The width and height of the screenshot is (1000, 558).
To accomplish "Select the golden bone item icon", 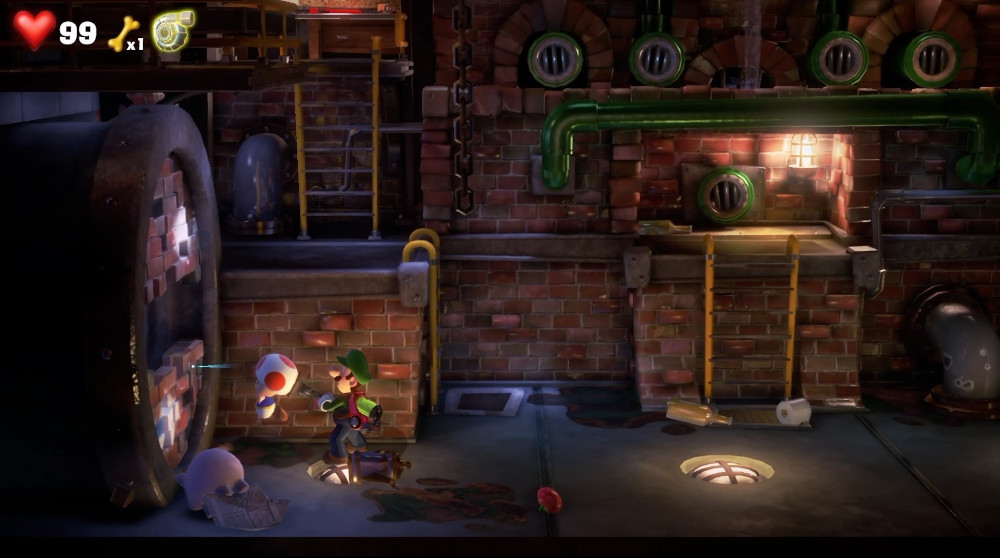I will (121, 33).
